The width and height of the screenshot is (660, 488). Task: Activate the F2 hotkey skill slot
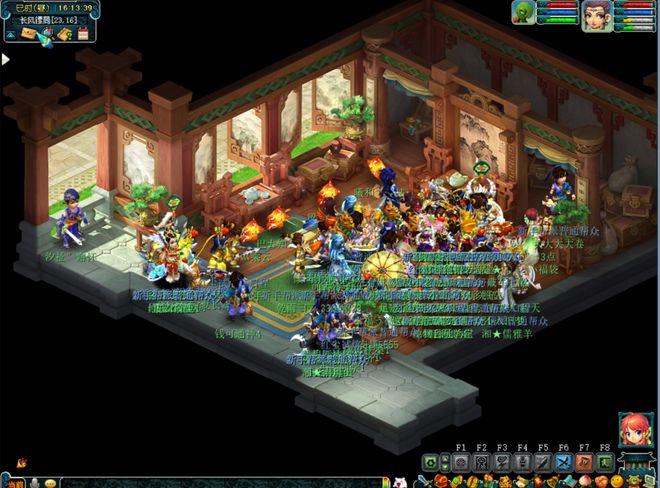point(482,462)
